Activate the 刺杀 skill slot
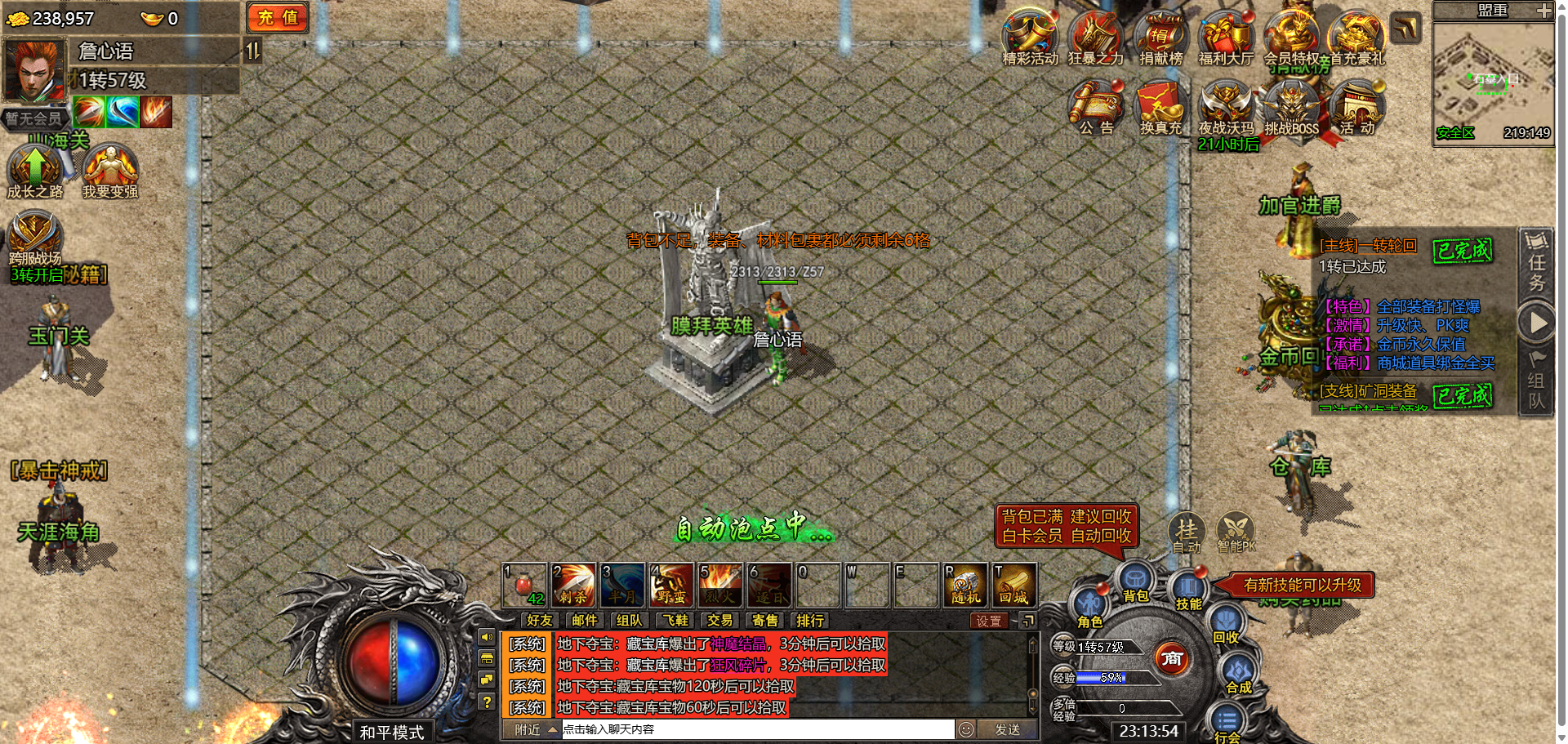The image size is (1568, 744). 573,585
